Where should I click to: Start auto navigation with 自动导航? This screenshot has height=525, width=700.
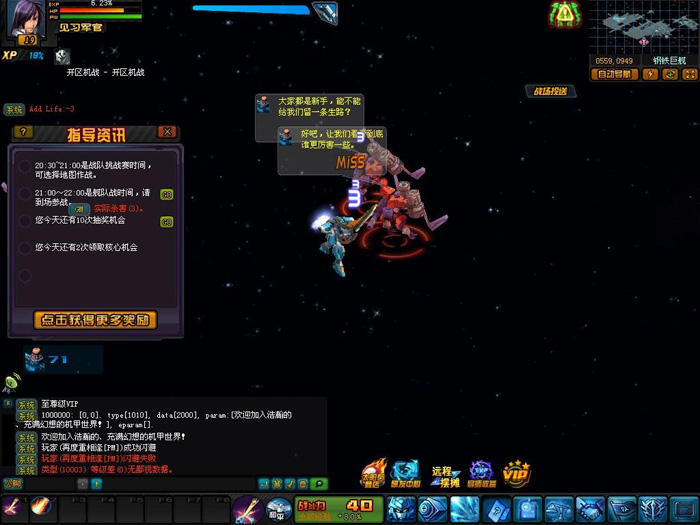[616, 74]
